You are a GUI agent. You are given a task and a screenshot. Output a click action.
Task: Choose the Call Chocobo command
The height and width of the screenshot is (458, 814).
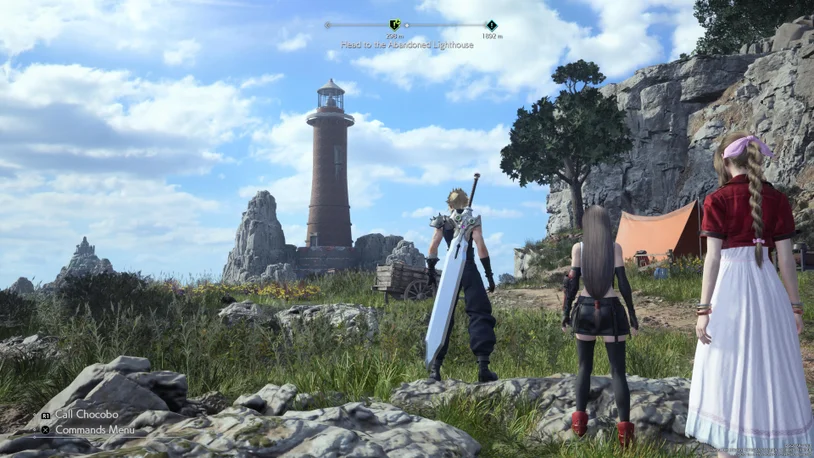[86, 414]
